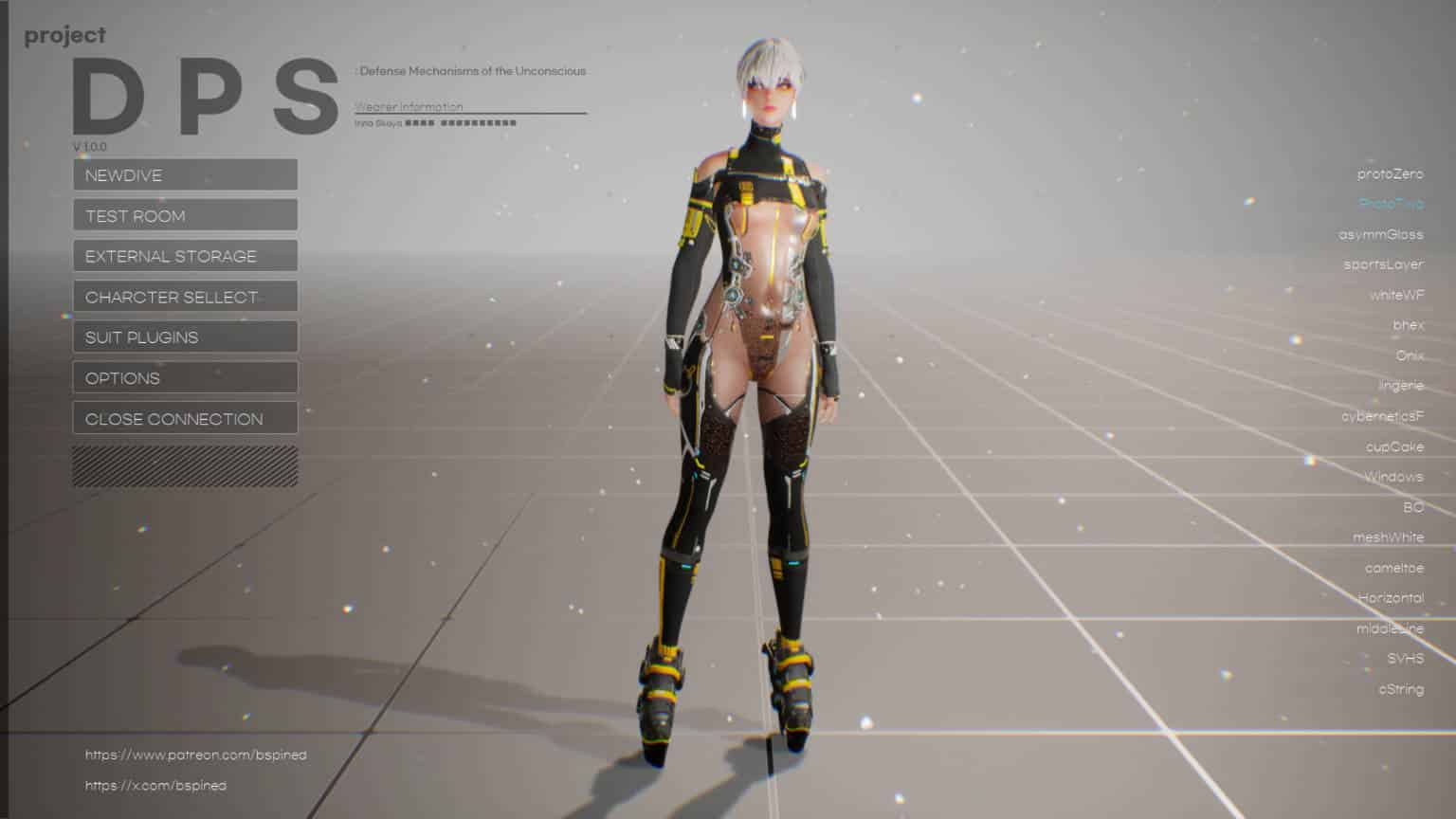Screen dimensions: 1456x819
Task: Choose the SVHS suit
Action: pyautogui.click(x=1405, y=659)
